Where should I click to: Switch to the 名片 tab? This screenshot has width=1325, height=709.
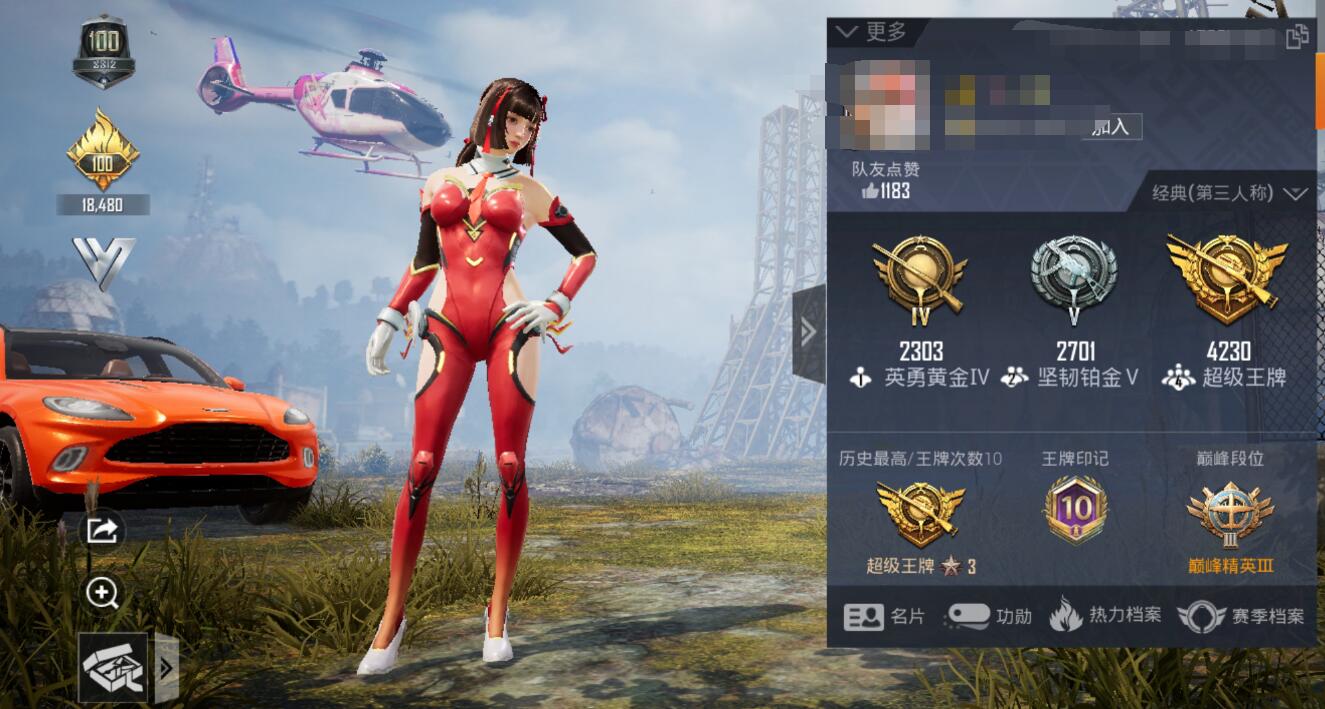point(885,616)
